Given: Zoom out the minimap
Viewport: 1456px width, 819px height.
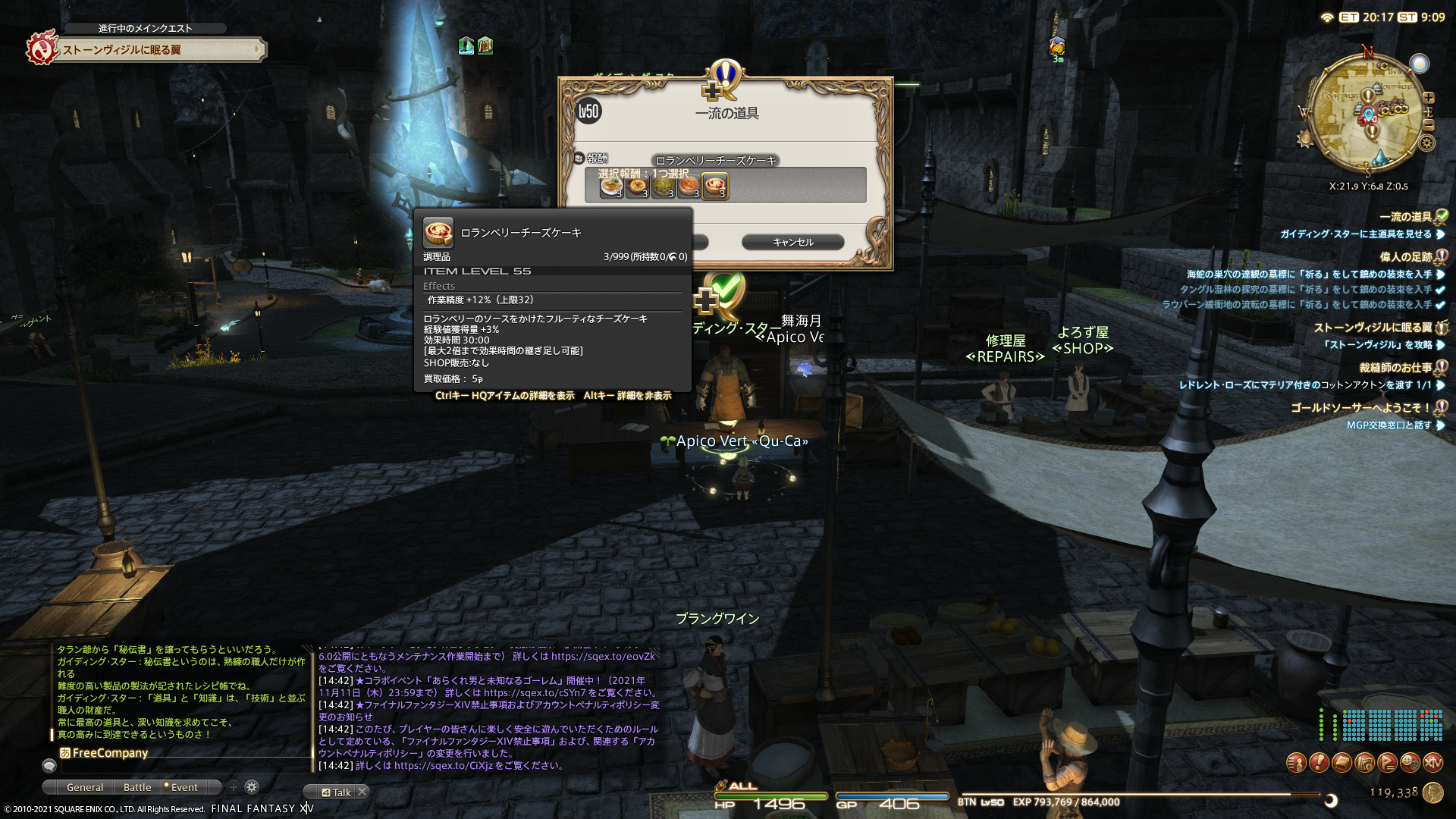Looking at the screenshot, I should click(1429, 125).
